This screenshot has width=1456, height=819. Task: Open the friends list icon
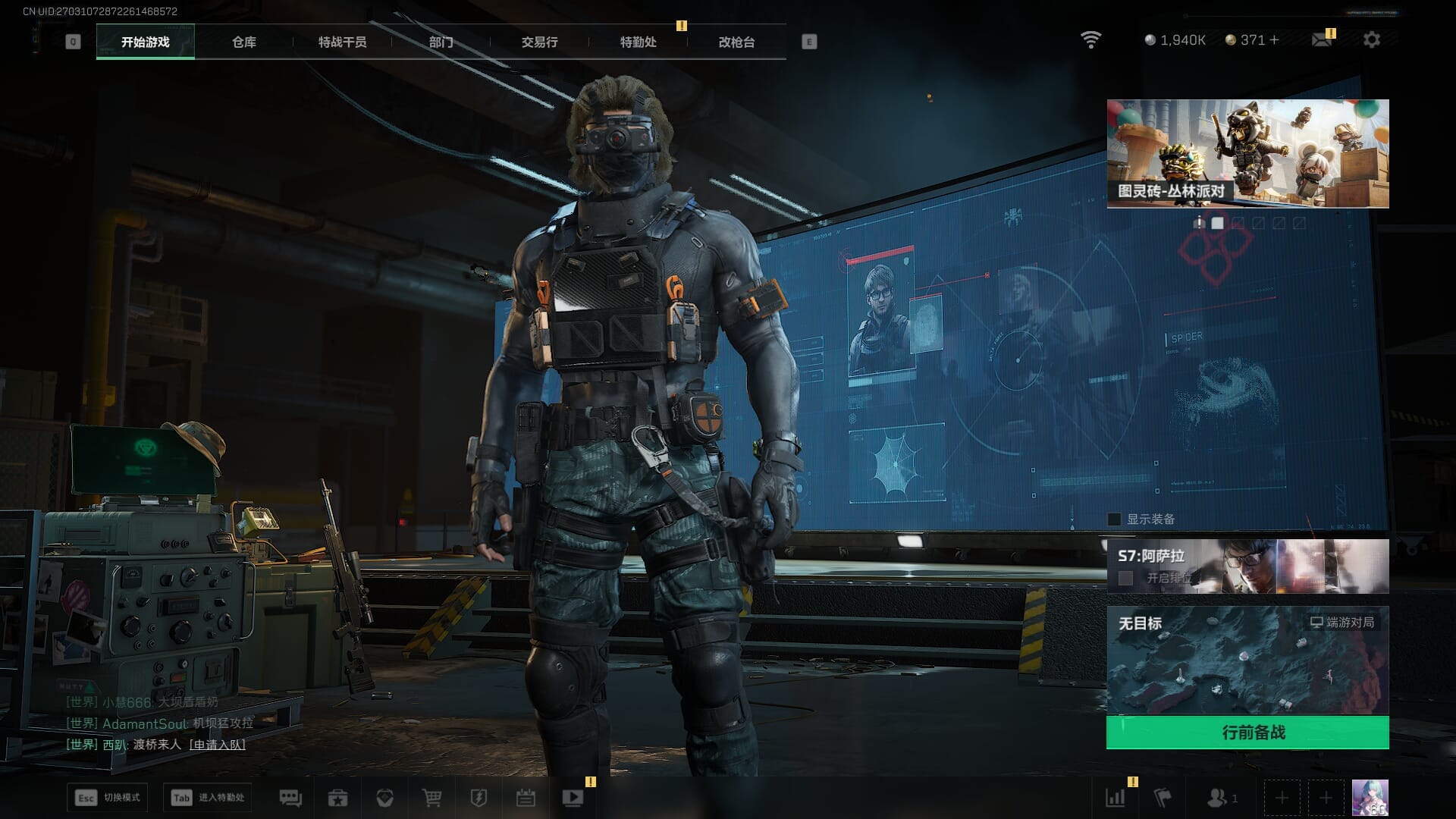(x=1217, y=798)
